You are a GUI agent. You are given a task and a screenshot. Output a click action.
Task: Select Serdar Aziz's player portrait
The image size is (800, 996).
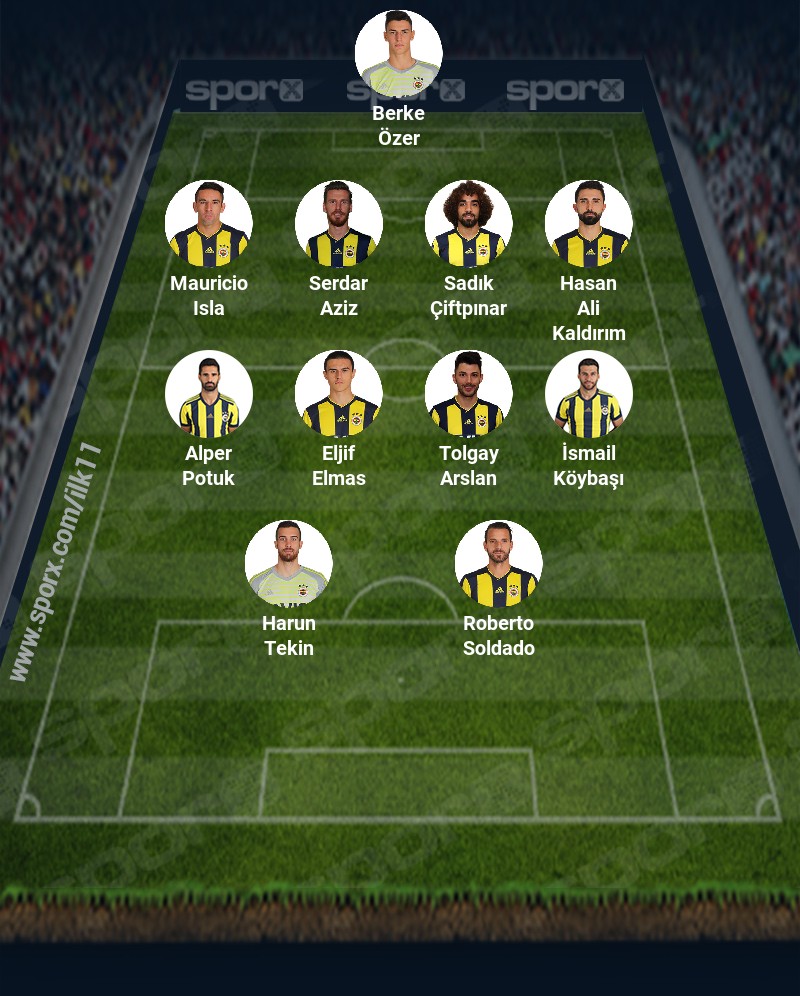pyautogui.click(x=338, y=224)
